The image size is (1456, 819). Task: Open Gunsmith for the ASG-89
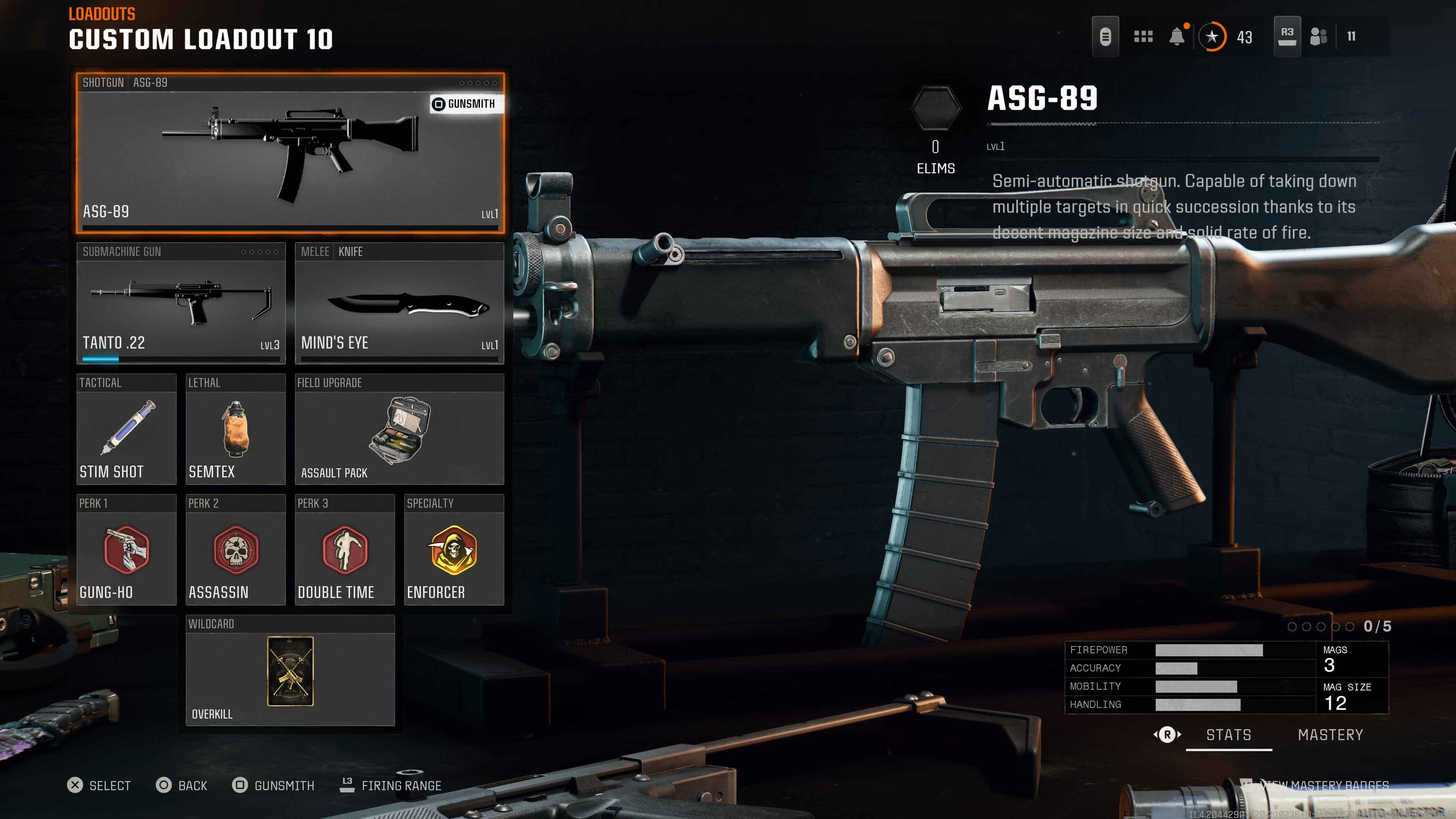point(464,104)
